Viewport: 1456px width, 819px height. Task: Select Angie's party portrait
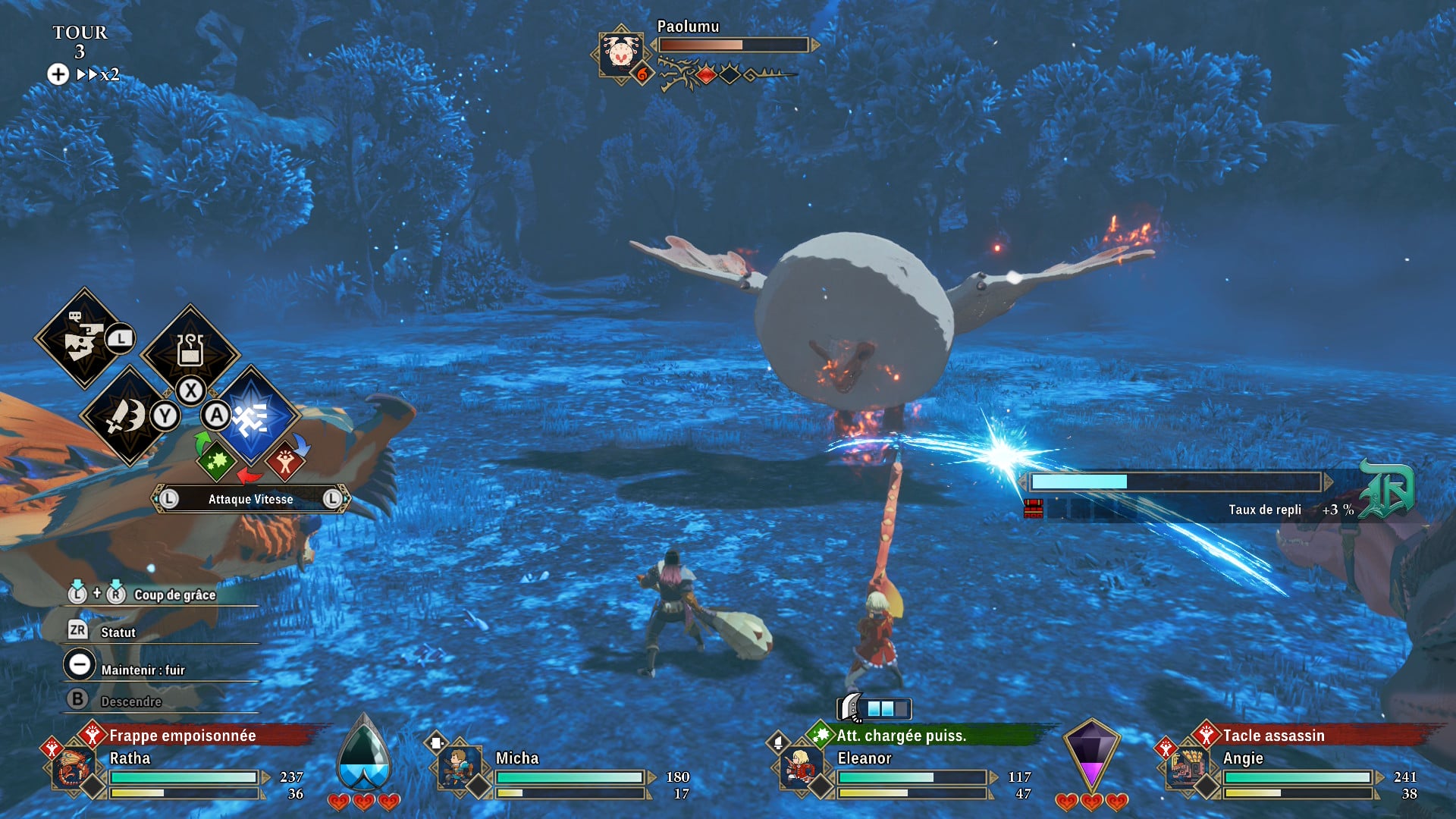tap(1185, 767)
